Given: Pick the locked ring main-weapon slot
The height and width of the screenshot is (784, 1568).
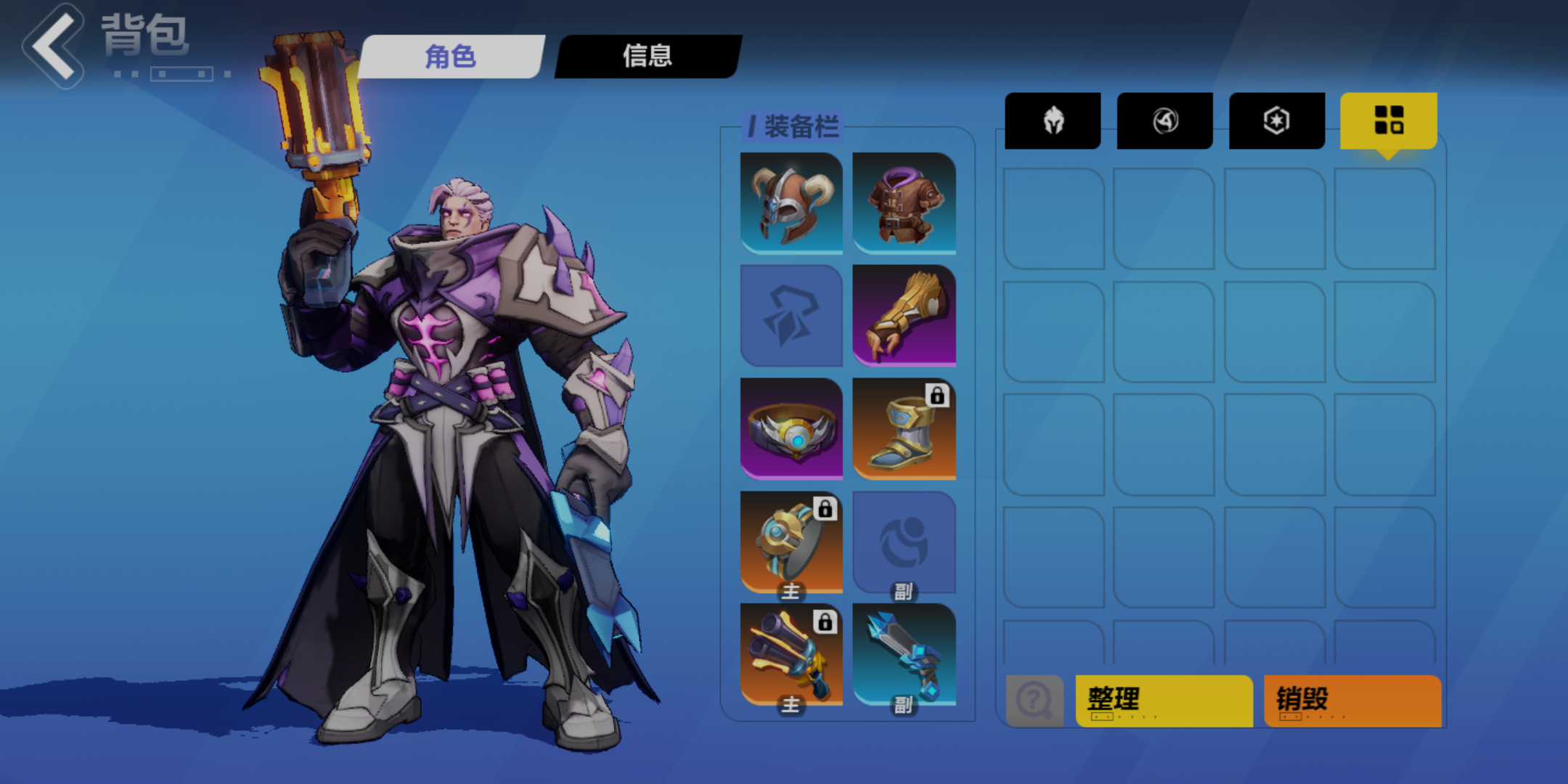Looking at the screenshot, I should point(791,542).
